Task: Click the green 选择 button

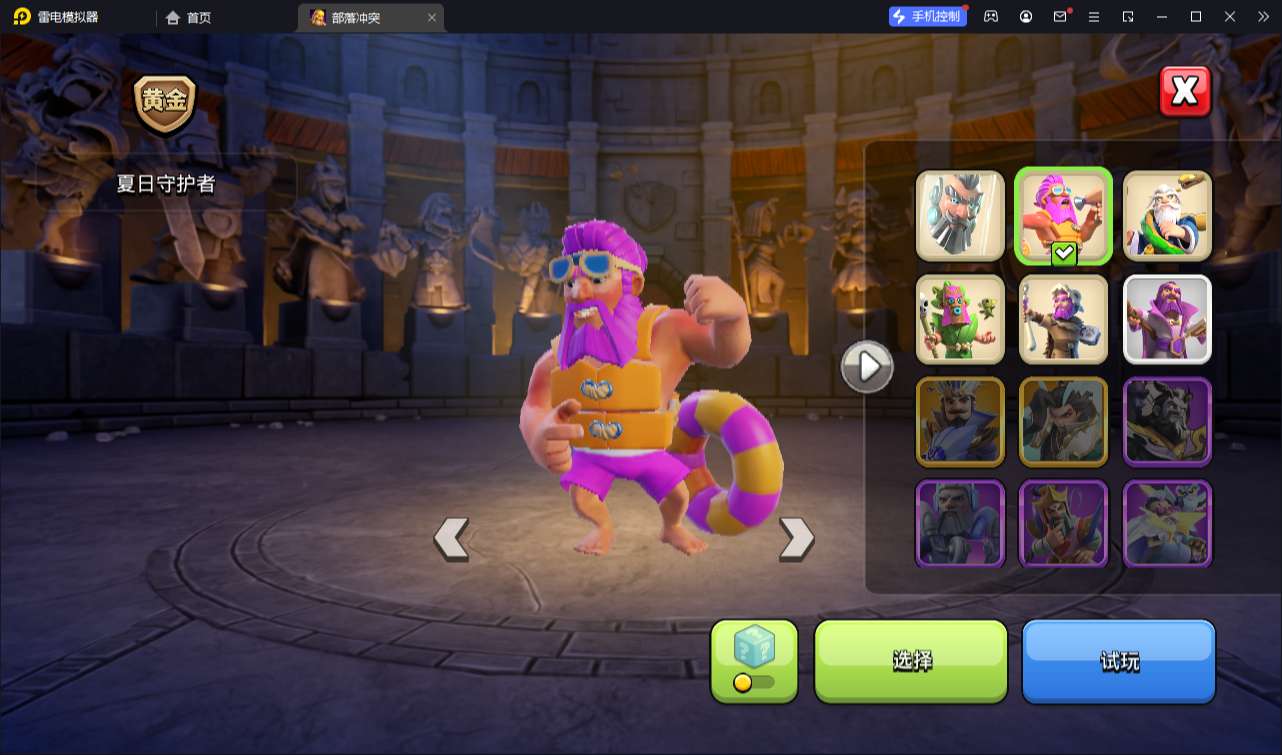Action: click(x=911, y=660)
